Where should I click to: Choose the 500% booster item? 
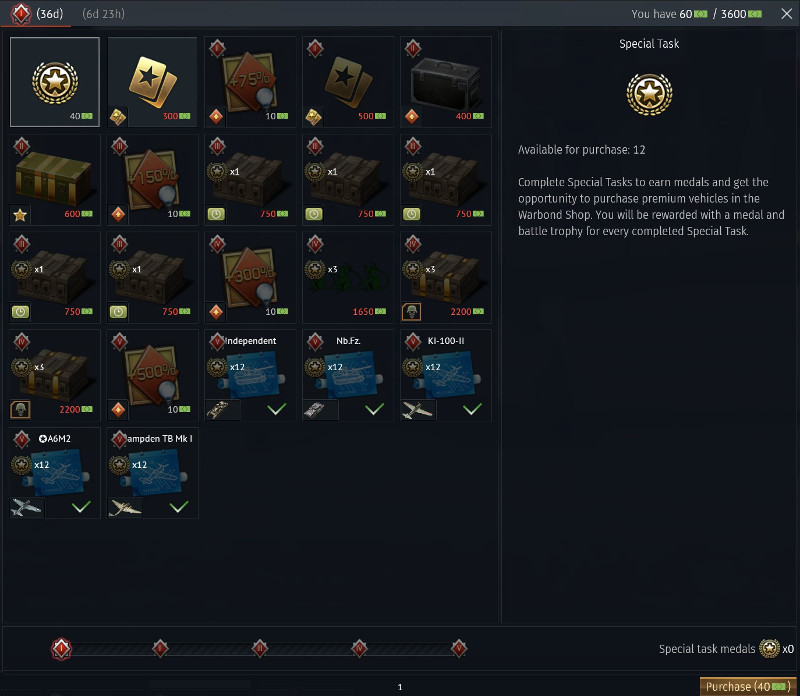click(153, 375)
